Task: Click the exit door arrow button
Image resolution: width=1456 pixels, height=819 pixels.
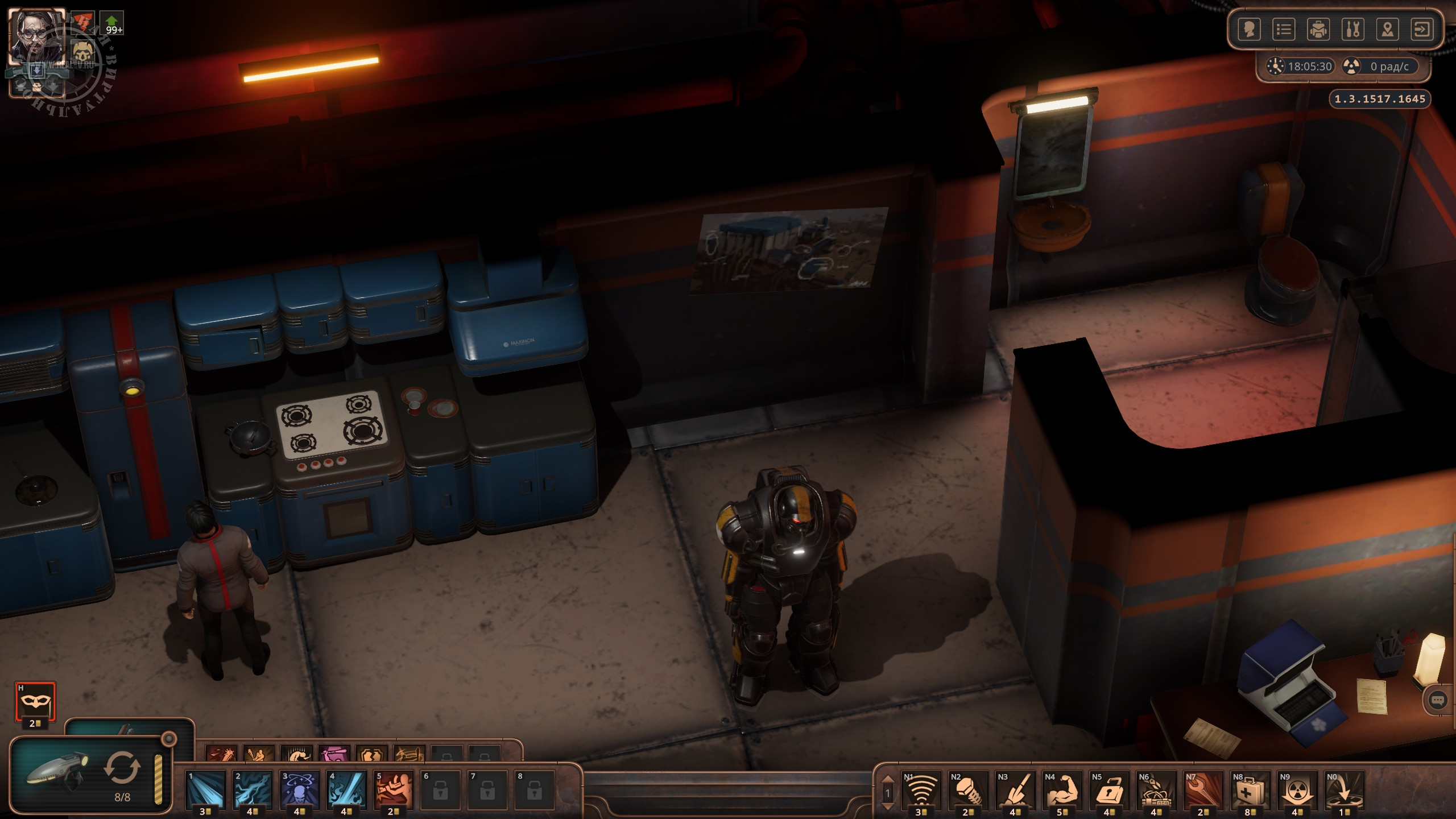Action: pos(1422,30)
